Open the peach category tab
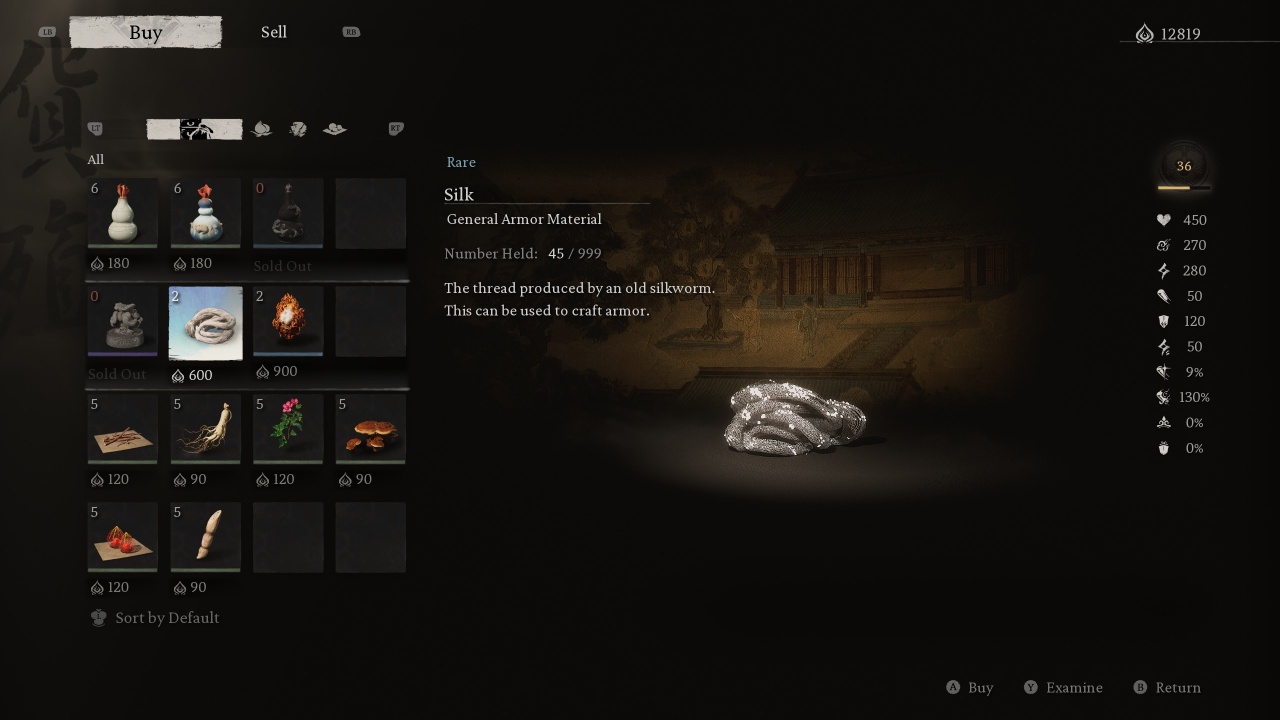This screenshot has height=720, width=1280. coord(261,129)
